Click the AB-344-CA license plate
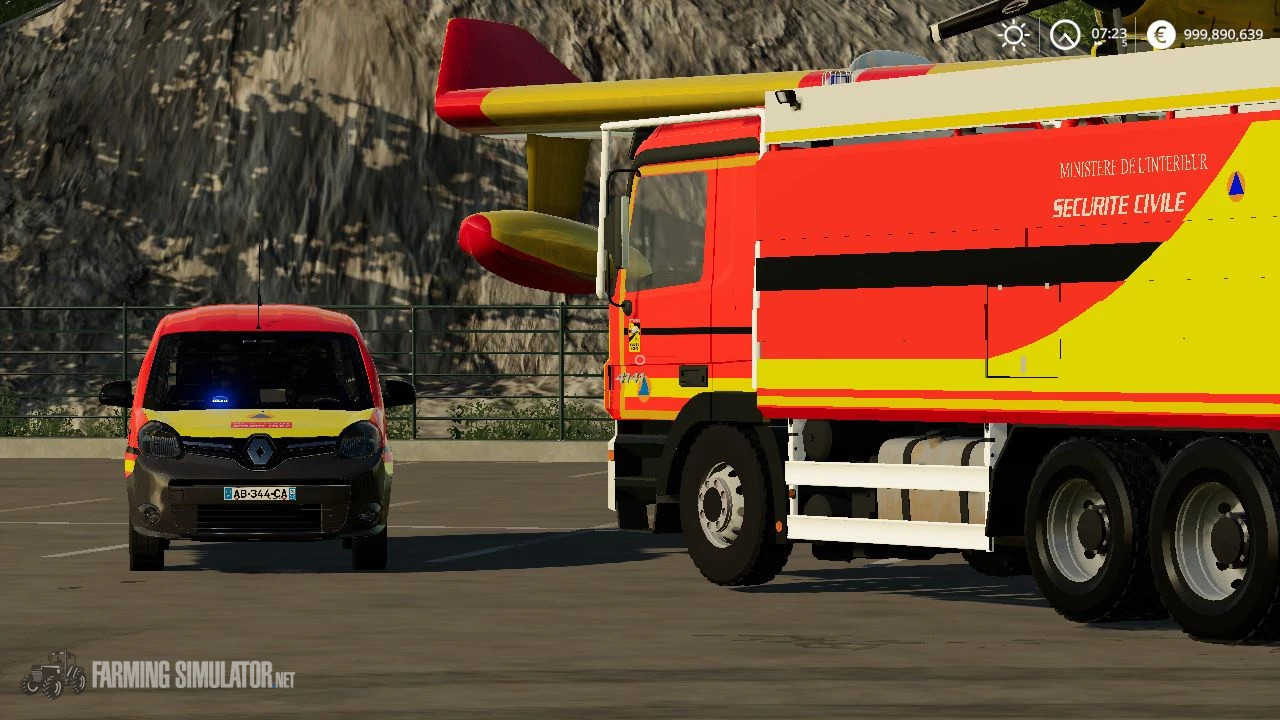 pyautogui.click(x=258, y=495)
